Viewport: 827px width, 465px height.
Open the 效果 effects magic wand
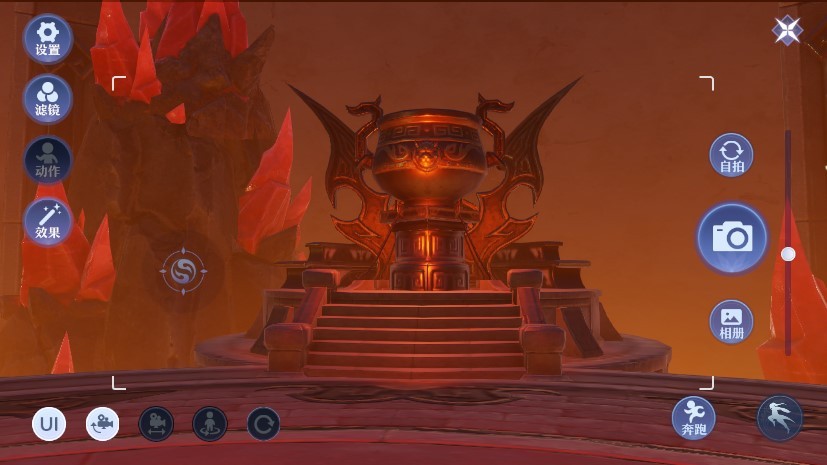[x=47, y=222]
